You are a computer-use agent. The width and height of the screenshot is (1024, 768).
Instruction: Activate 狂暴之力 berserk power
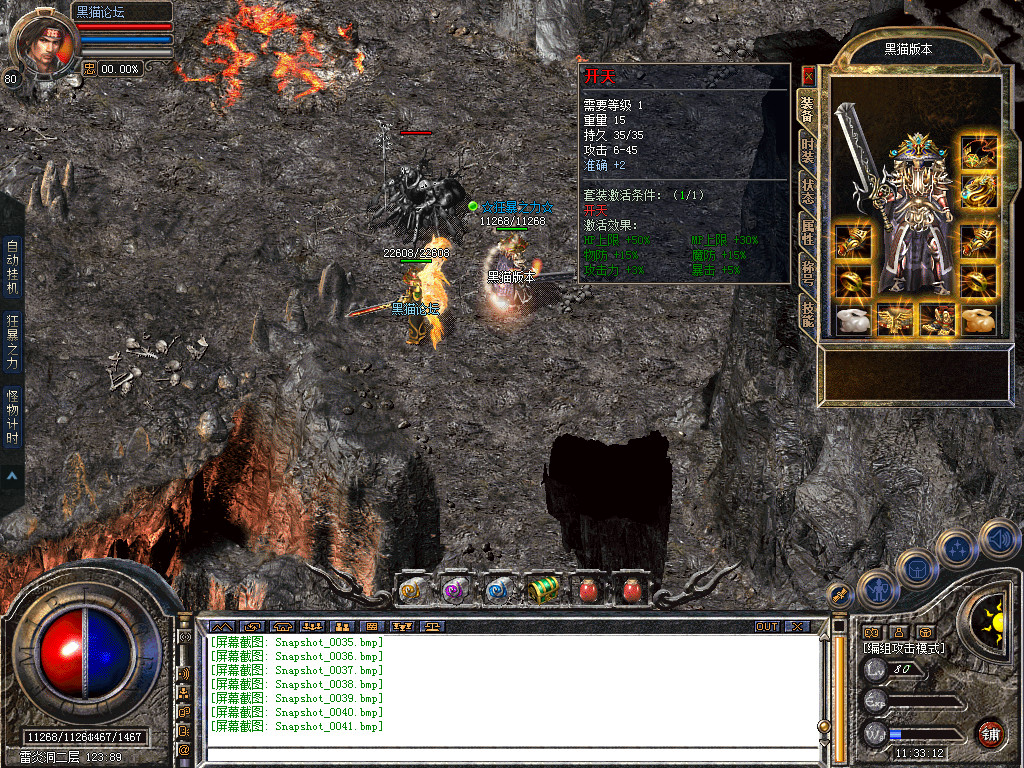[12, 339]
